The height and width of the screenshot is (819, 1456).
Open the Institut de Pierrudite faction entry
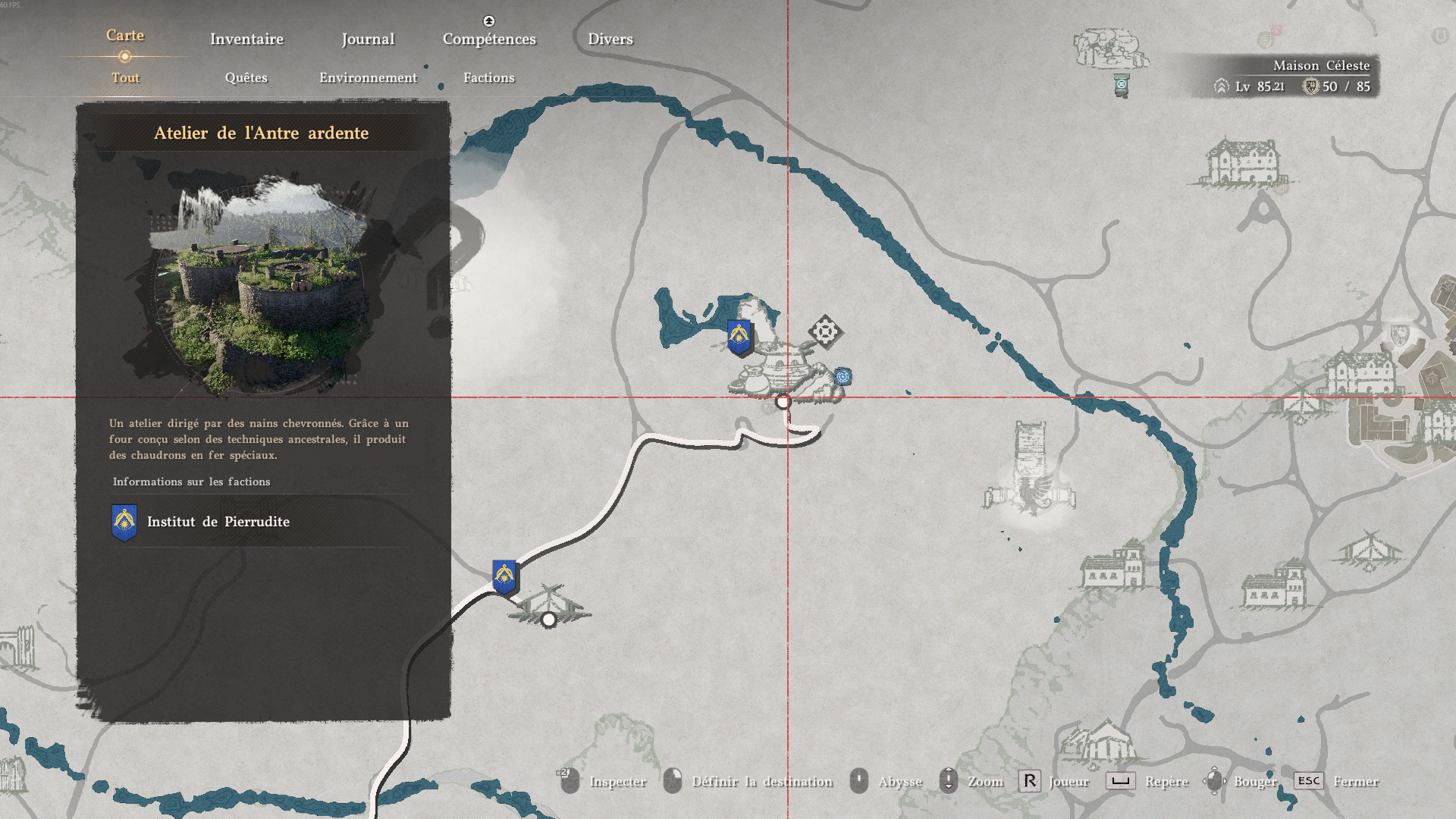pos(218,522)
